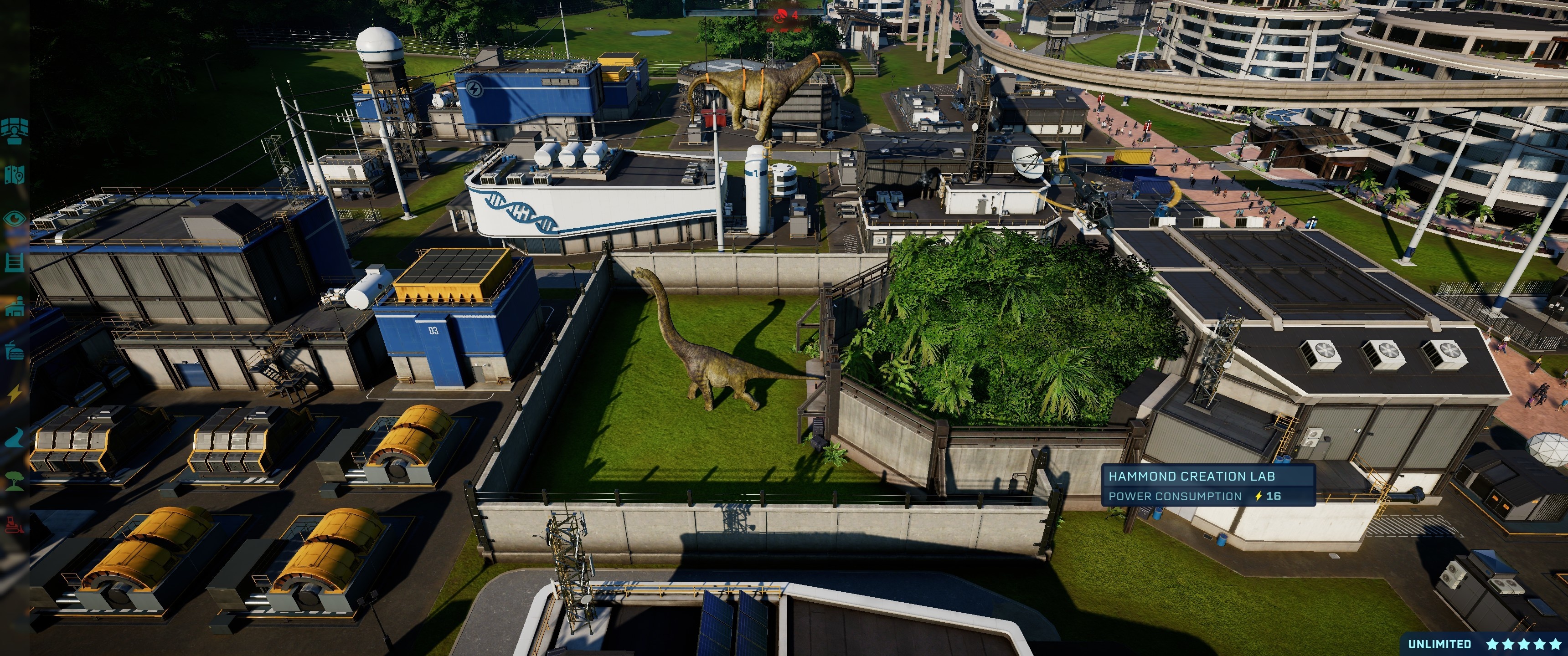This screenshot has height=656, width=1568.
Task: Open the tree landscaping tools
Action: [14, 482]
